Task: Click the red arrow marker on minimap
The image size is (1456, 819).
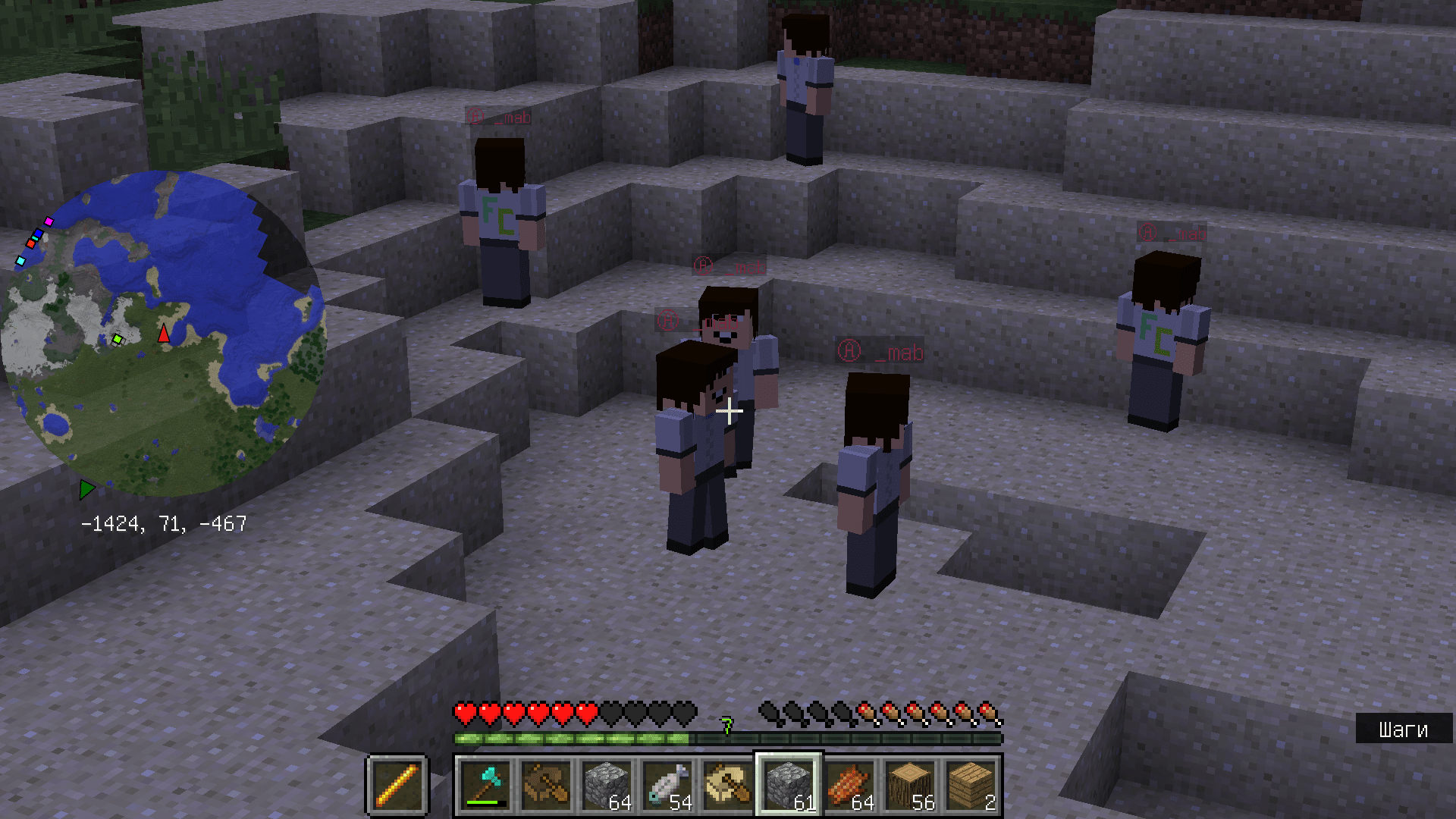Action: tap(164, 334)
